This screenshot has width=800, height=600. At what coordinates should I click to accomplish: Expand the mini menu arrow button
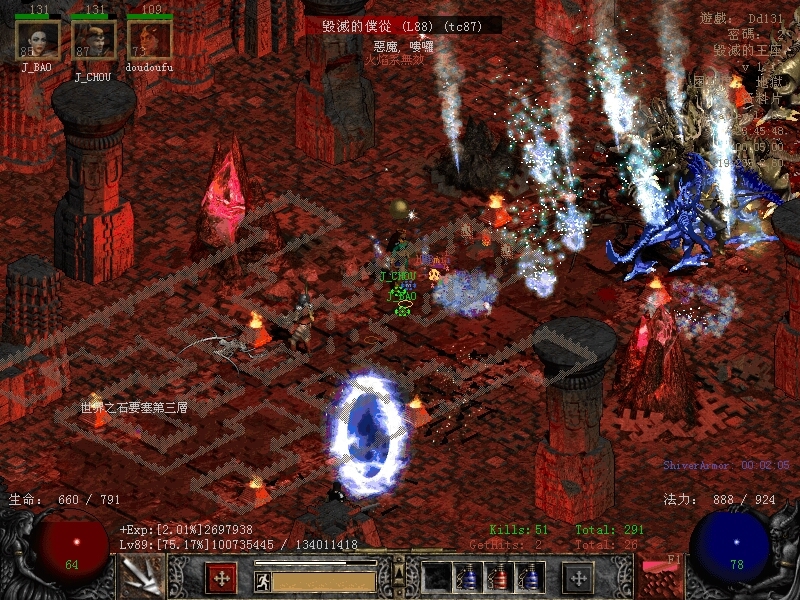399,572
